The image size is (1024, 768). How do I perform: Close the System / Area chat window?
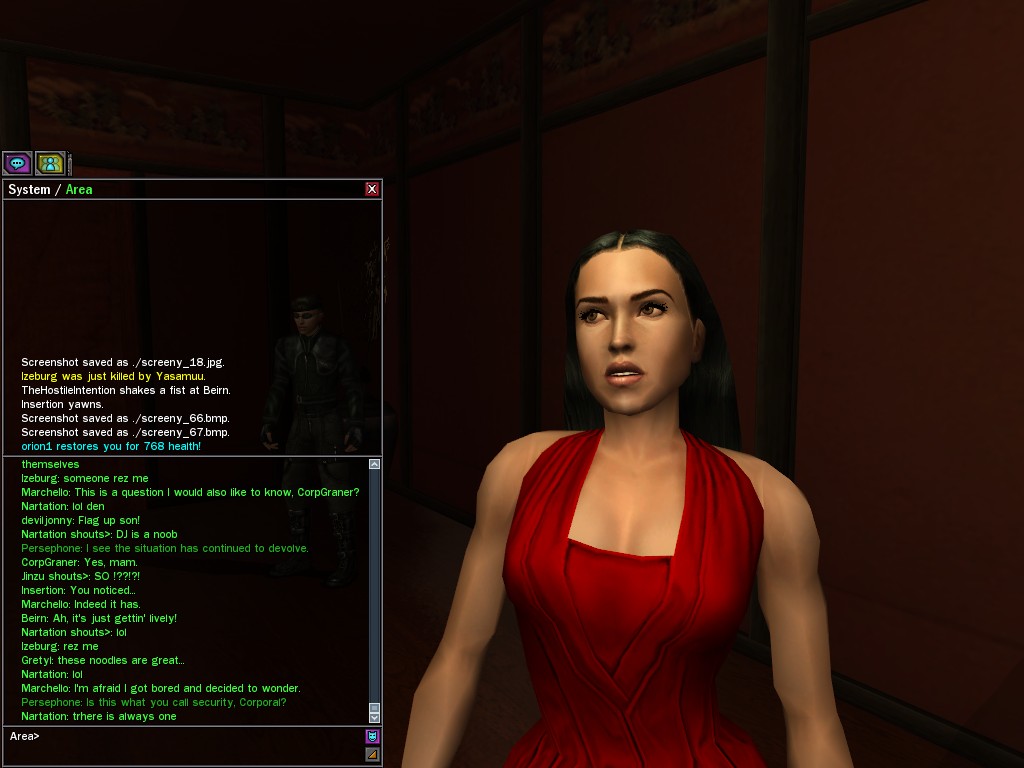coord(372,189)
